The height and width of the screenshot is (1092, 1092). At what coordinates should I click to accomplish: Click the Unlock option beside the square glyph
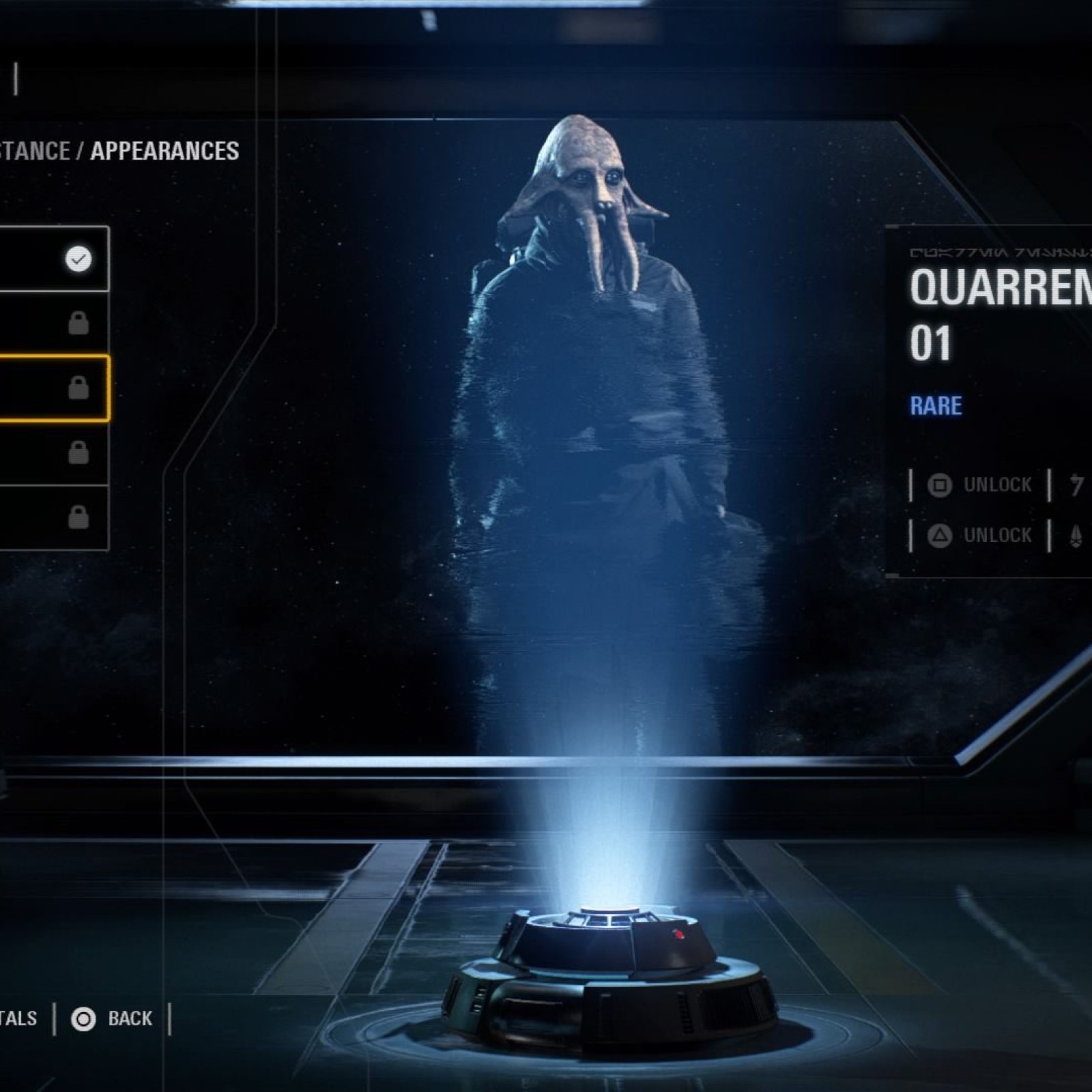tap(980, 485)
